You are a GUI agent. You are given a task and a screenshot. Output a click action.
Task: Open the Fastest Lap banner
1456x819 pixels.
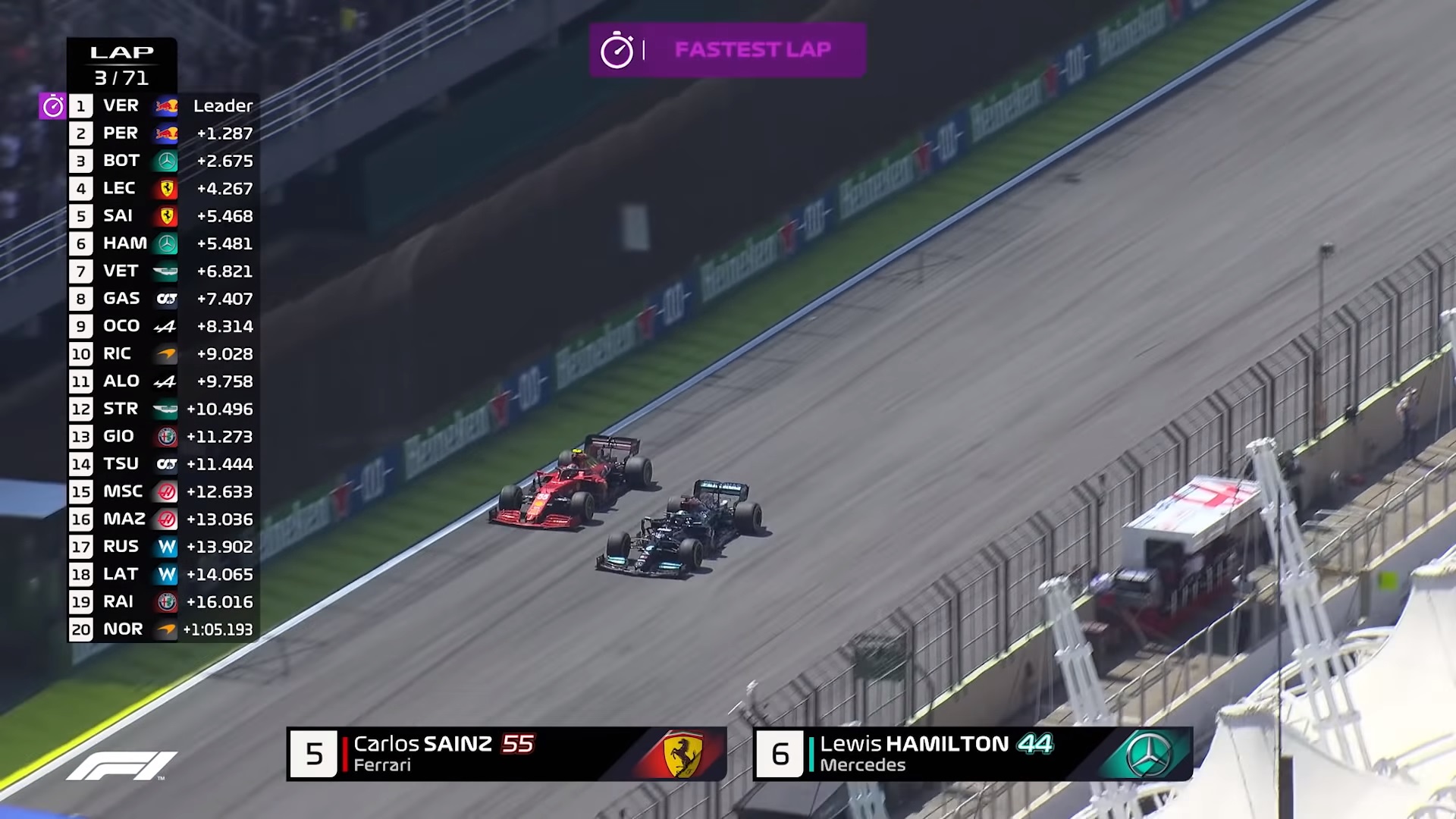[x=727, y=50]
